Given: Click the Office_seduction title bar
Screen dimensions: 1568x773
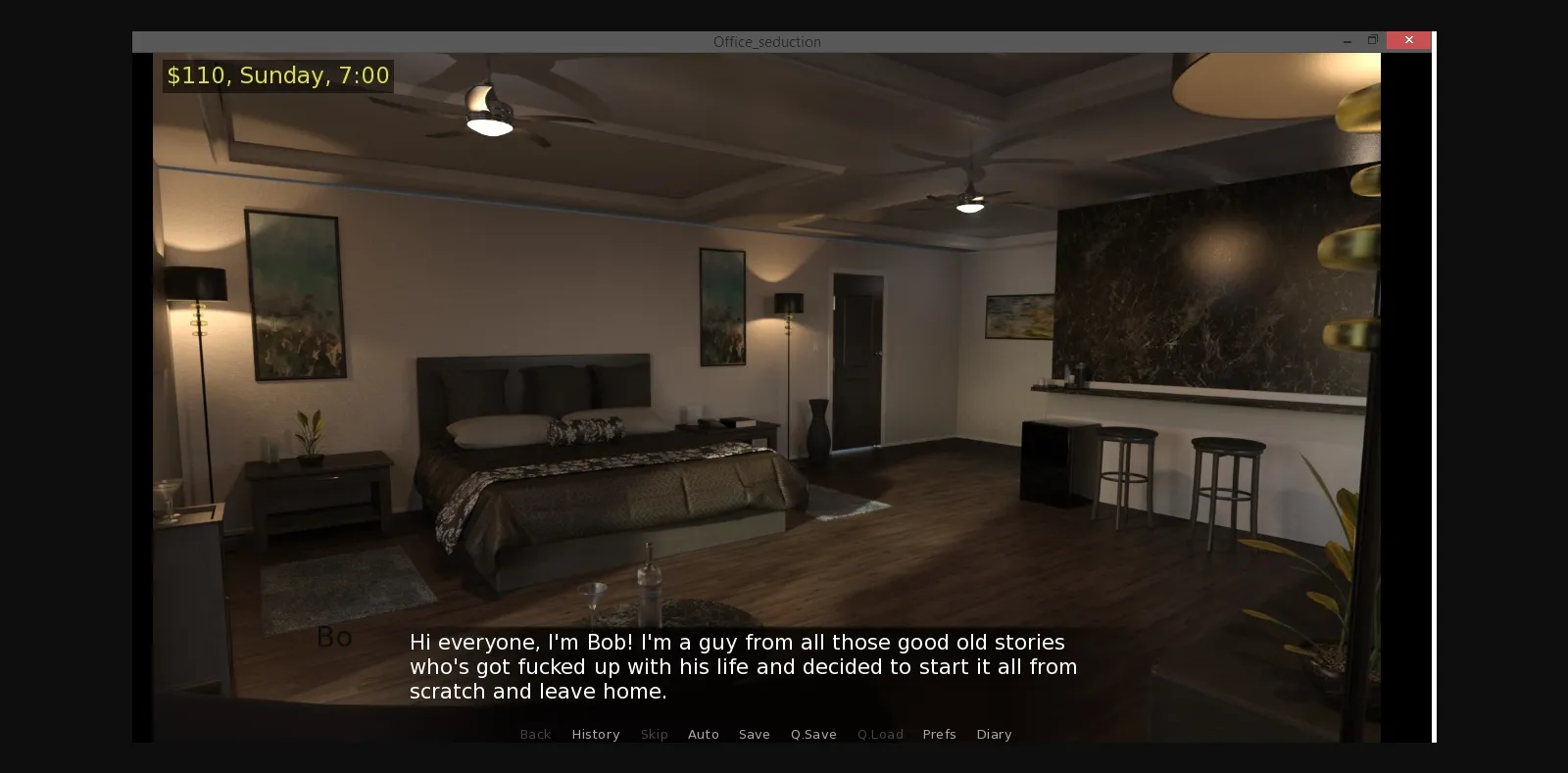Looking at the screenshot, I should pyautogui.click(x=768, y=41).
